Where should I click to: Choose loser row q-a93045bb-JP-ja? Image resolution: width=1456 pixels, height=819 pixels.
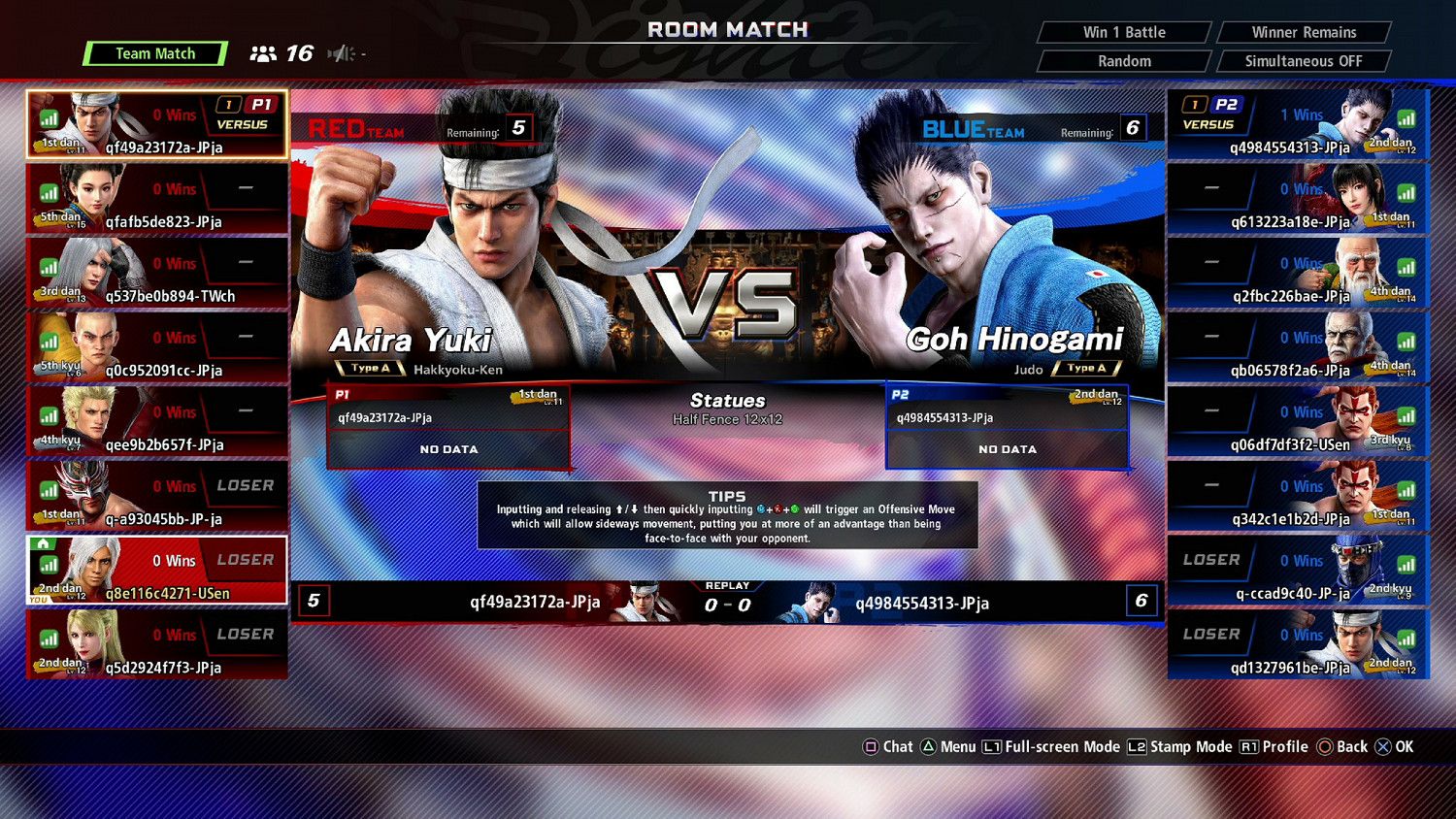coord(157,496)
